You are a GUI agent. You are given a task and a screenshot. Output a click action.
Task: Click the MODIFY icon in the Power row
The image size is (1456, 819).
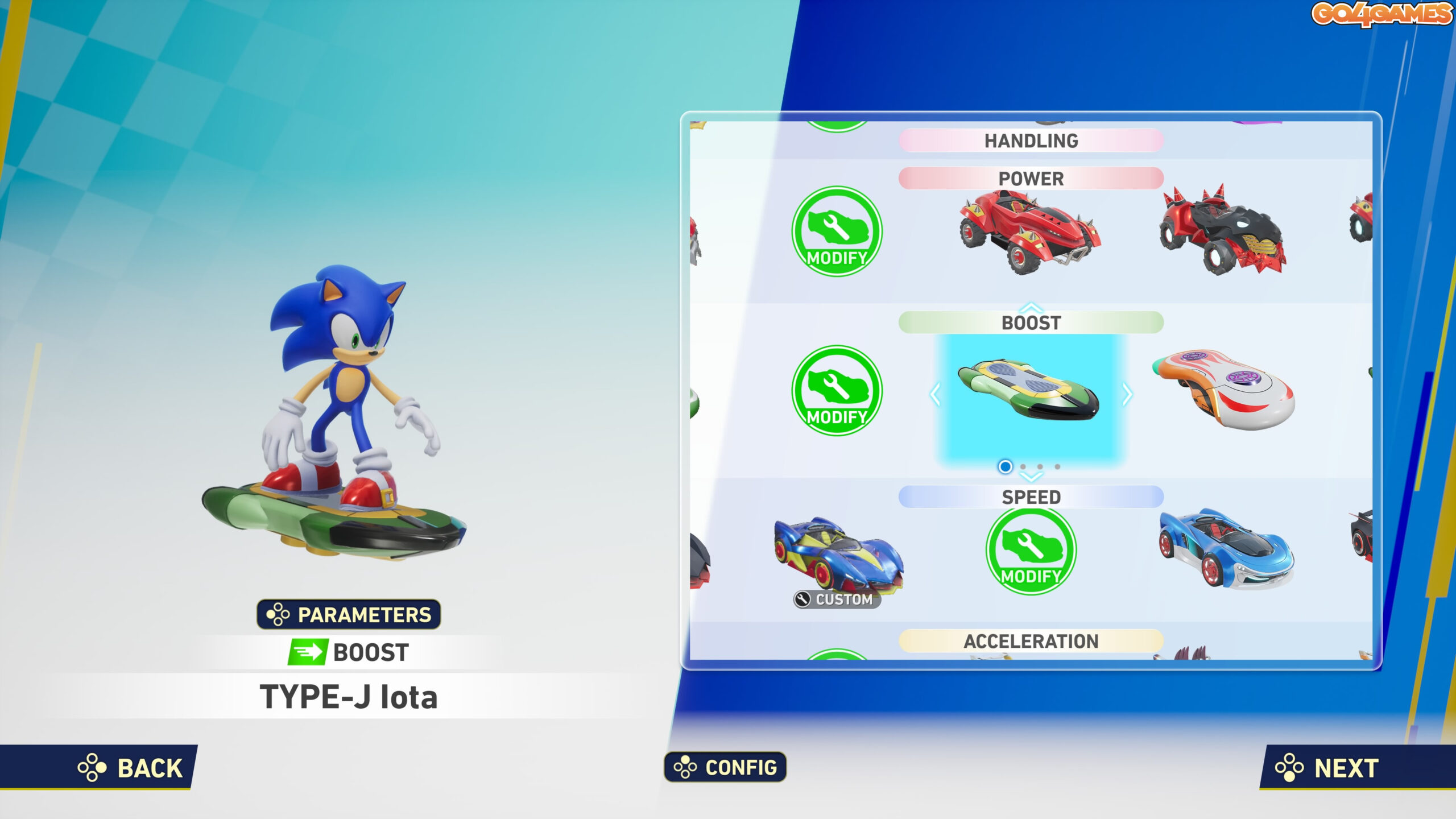click(x=837, y=231)
